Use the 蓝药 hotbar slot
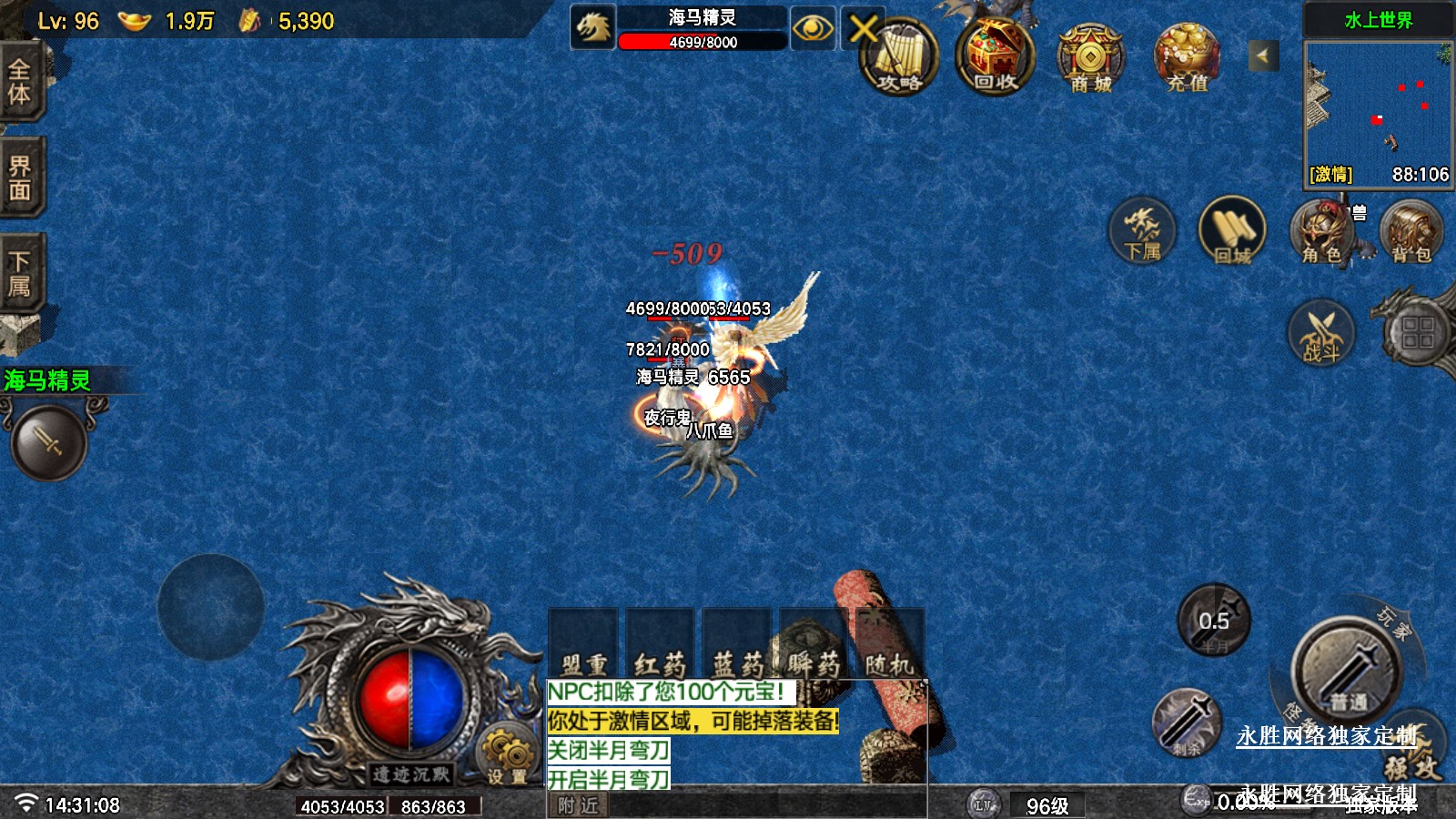Image resolution: width=1456 pixels, height=819 pixels. [x=737, y=644]
